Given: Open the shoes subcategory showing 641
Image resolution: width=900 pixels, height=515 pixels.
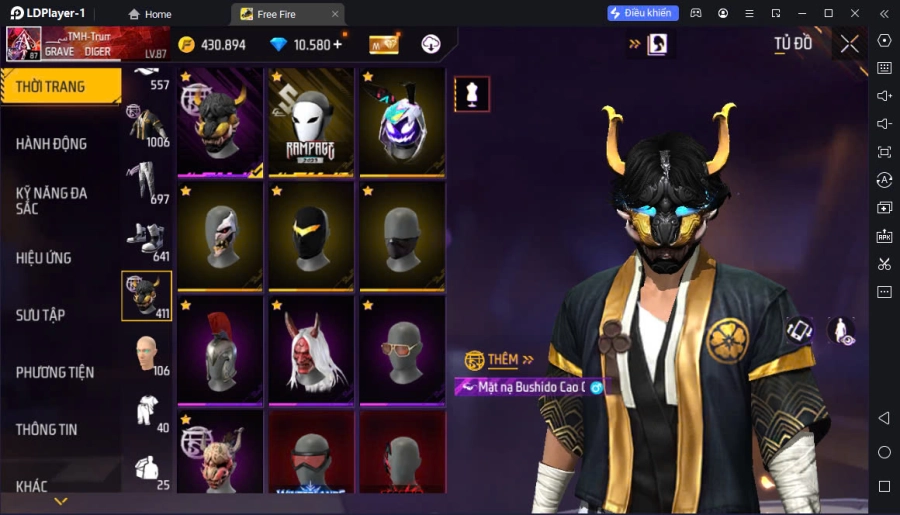Looking at the screenshot, I should pyautogui.click(x=146, y=240).
